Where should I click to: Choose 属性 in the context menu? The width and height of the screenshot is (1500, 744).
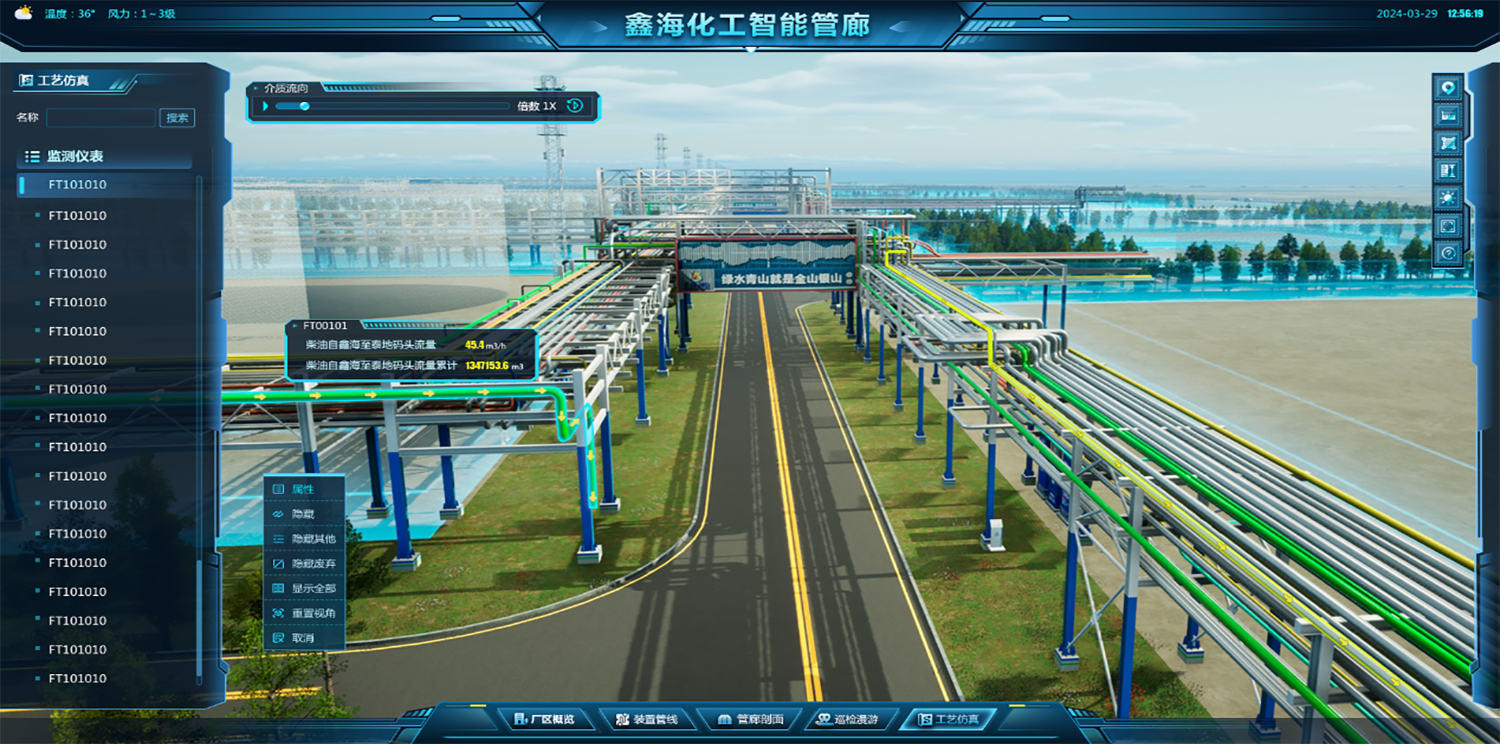(x=303, y=489)
